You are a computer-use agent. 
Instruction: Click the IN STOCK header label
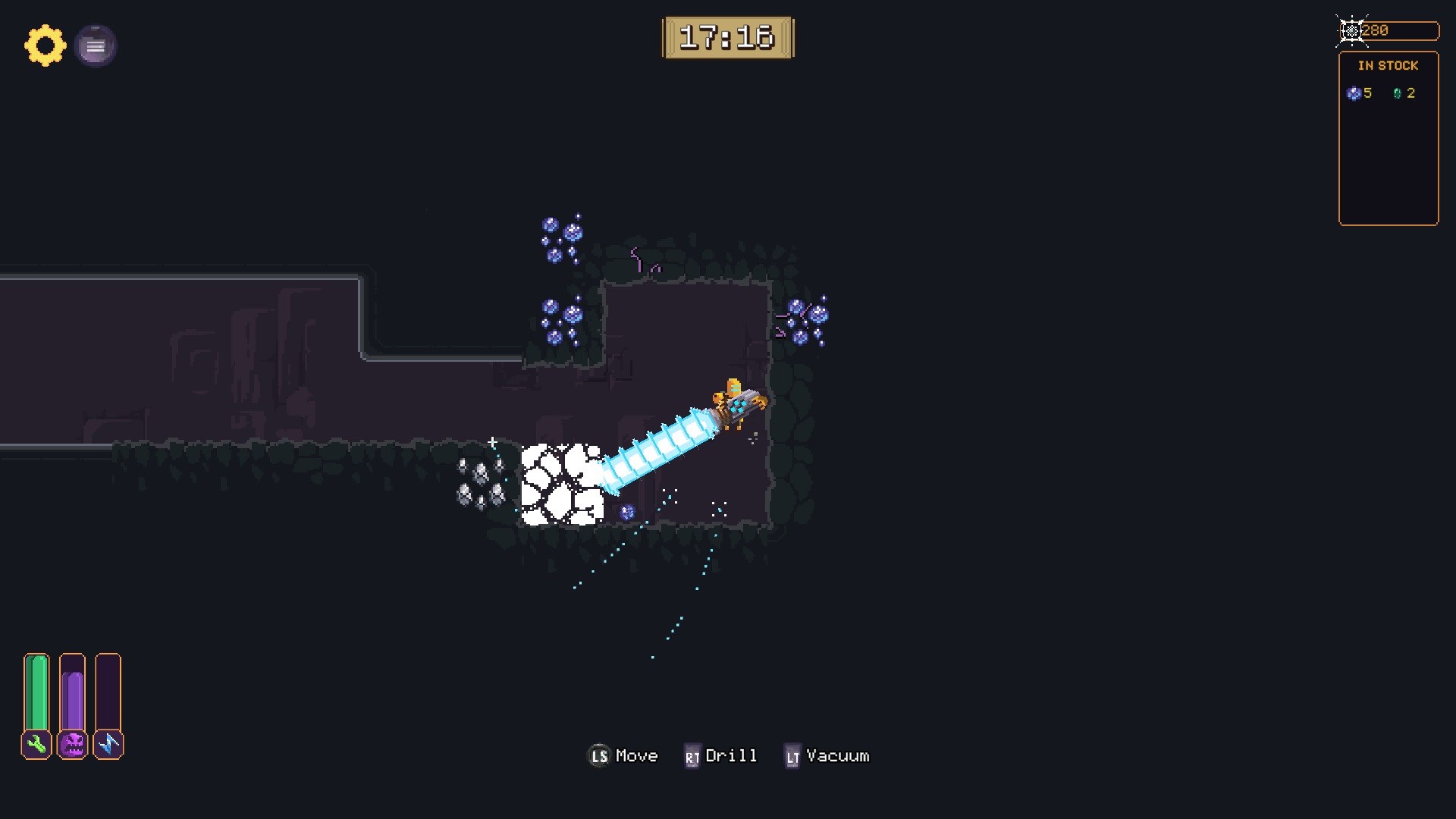[1389, 65]
